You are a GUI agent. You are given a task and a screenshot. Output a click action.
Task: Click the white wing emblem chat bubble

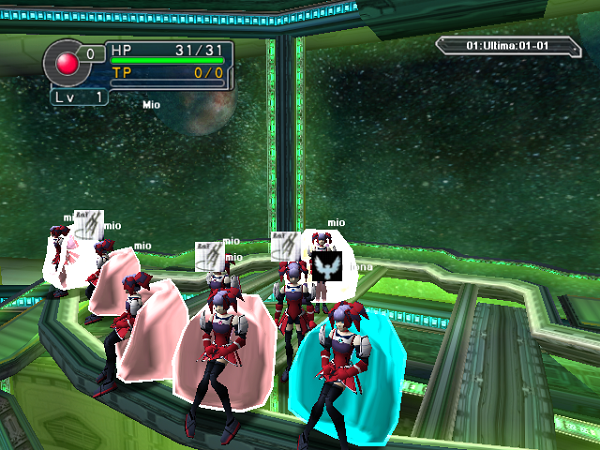[x=326, y=266]
